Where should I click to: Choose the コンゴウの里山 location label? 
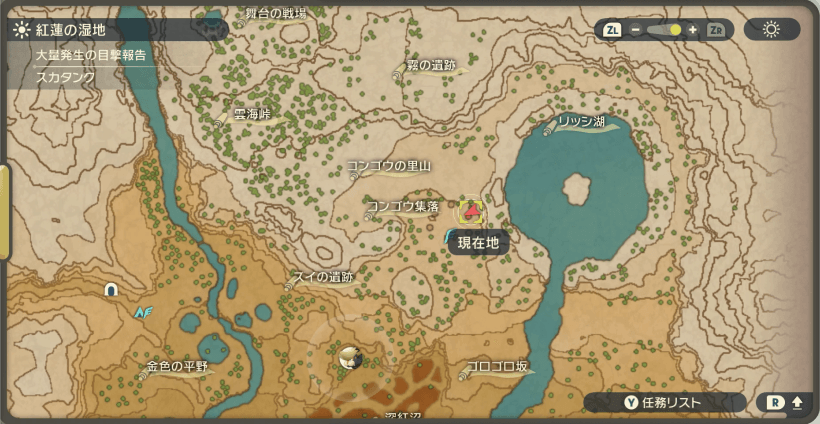(x=389, y=166)
